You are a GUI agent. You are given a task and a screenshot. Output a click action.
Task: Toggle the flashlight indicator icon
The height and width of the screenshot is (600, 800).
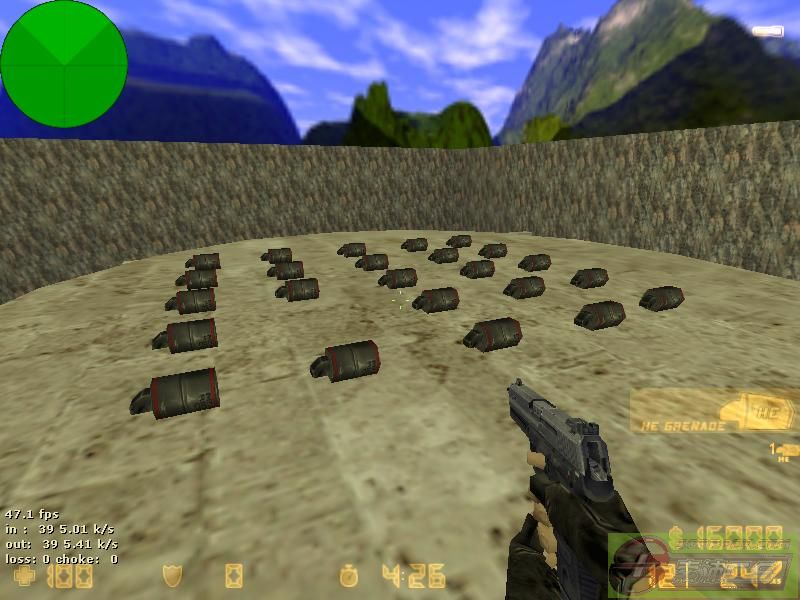pos(768,31)
